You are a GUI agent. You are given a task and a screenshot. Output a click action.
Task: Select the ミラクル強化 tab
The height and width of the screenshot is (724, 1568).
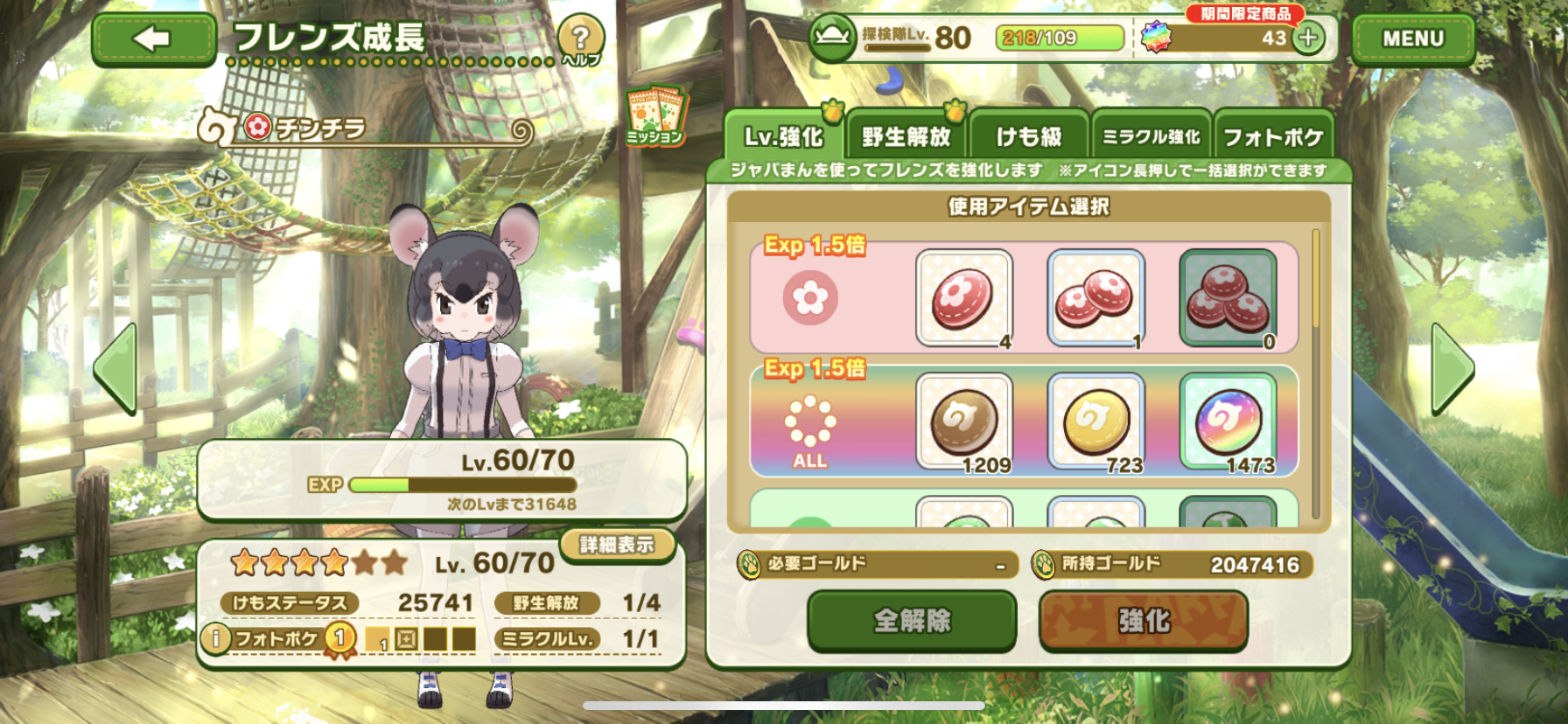coord(1151,137)
